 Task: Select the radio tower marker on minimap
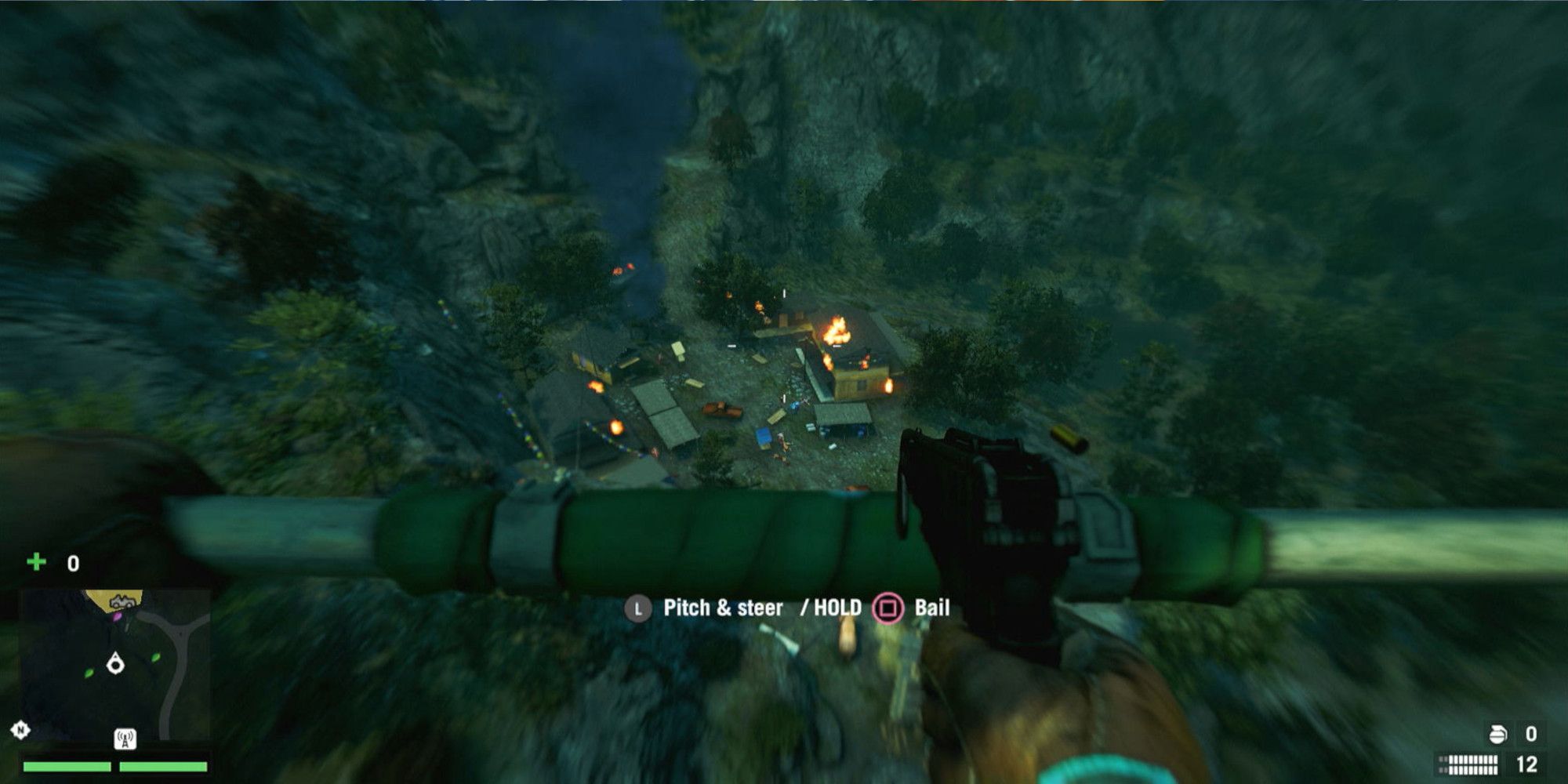[x=125, y=739]
